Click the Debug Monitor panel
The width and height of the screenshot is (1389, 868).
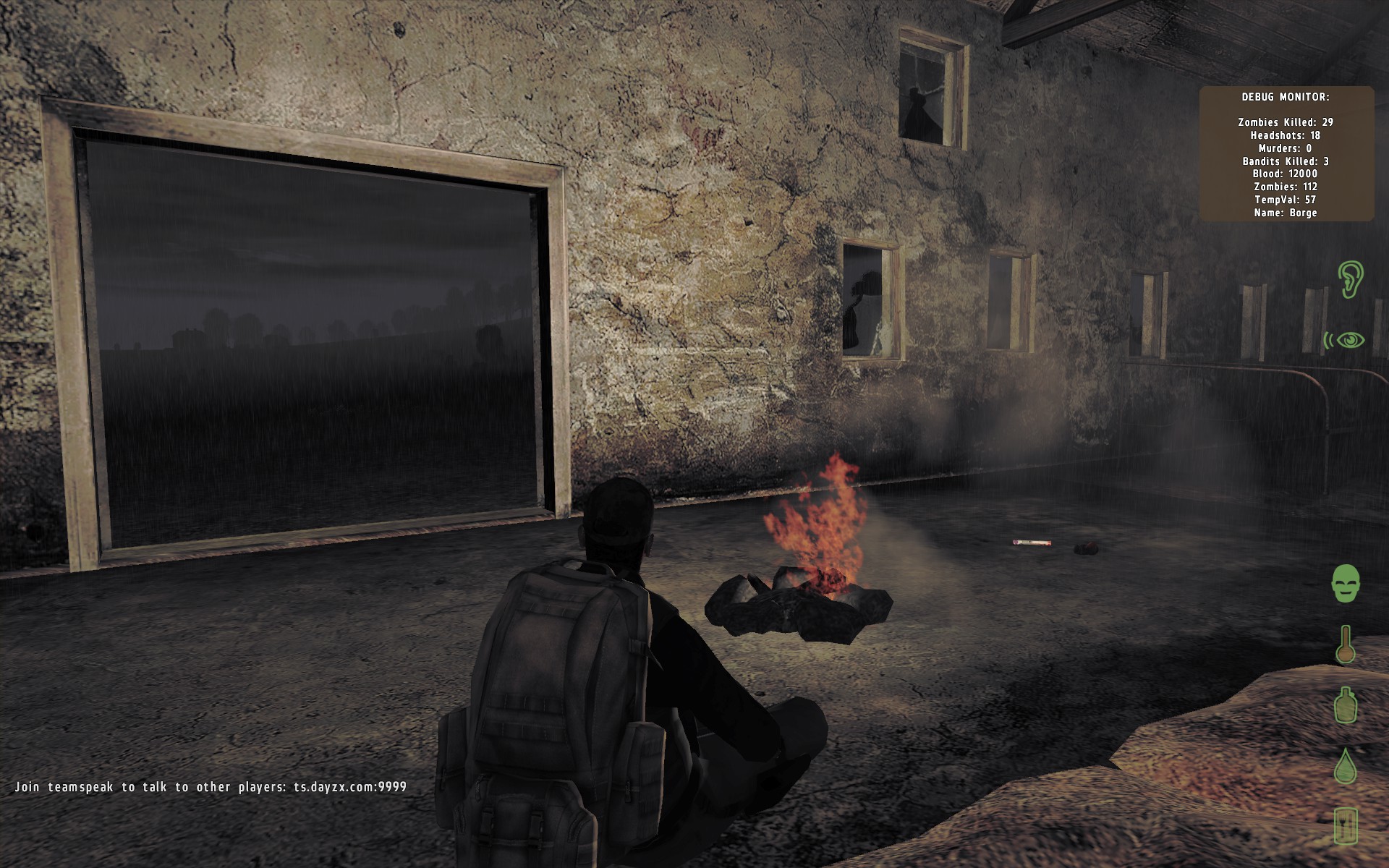[x=1286, y=153]
